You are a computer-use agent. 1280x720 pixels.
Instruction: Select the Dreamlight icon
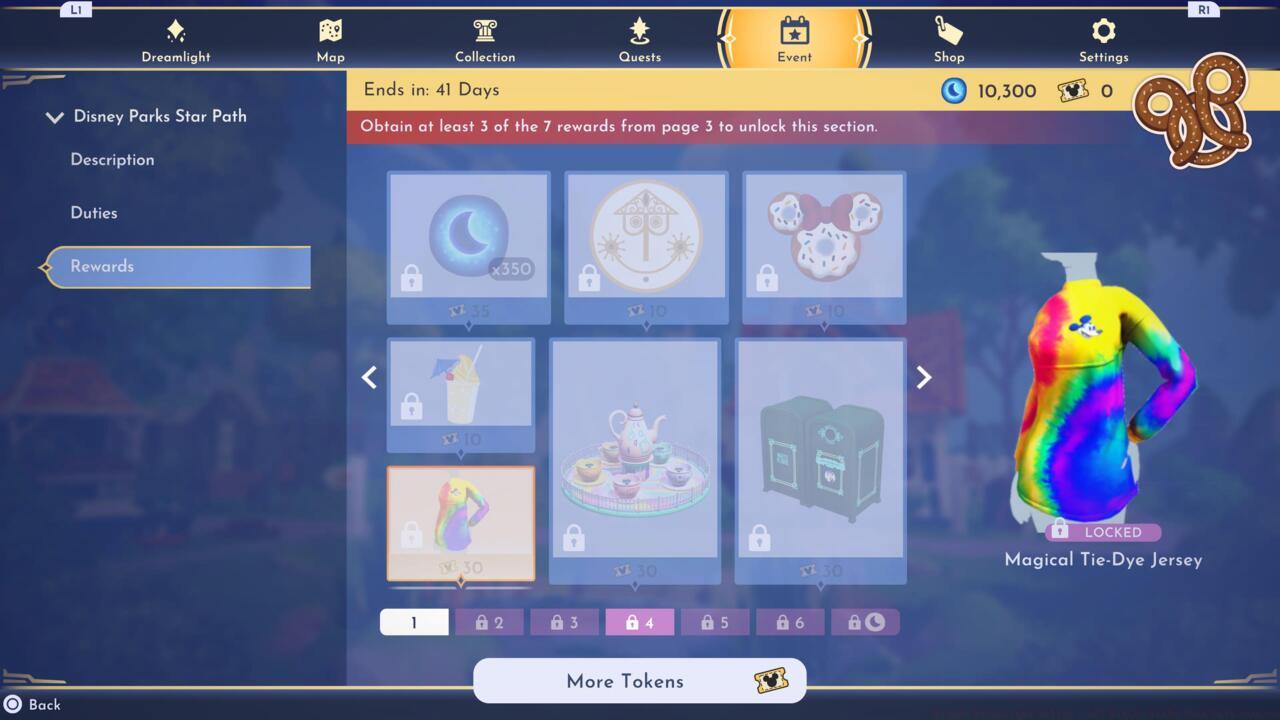click(x=176, y=40)
